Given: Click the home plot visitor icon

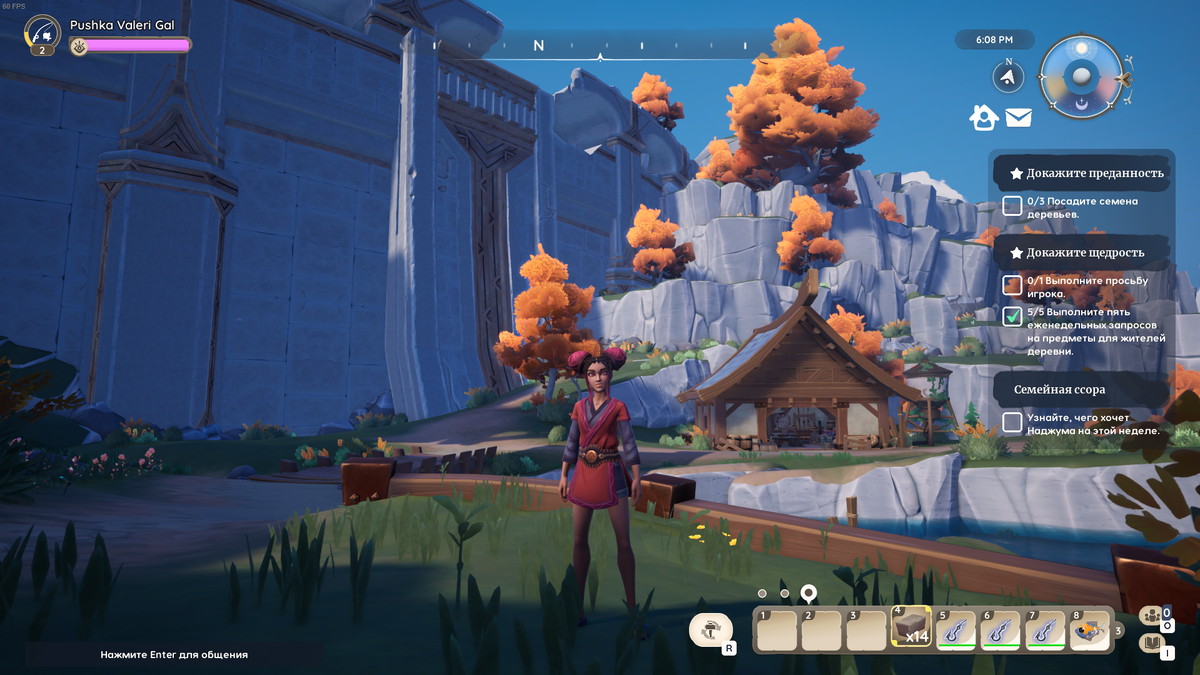Looking at the screenshot, I should pos(984,118).
